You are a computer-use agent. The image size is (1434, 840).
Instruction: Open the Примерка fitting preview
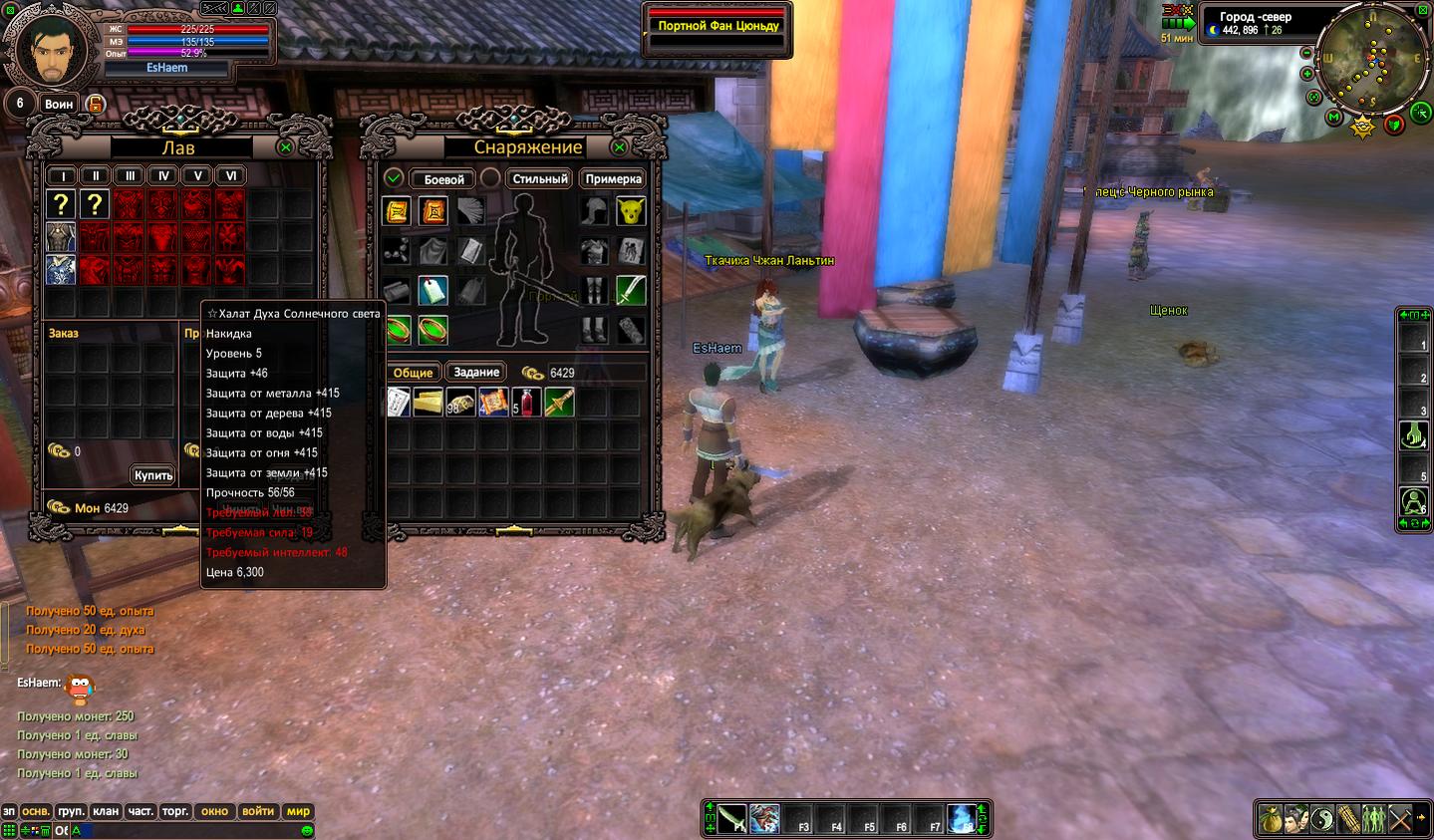pyautogui.click(x=613, y=179)
